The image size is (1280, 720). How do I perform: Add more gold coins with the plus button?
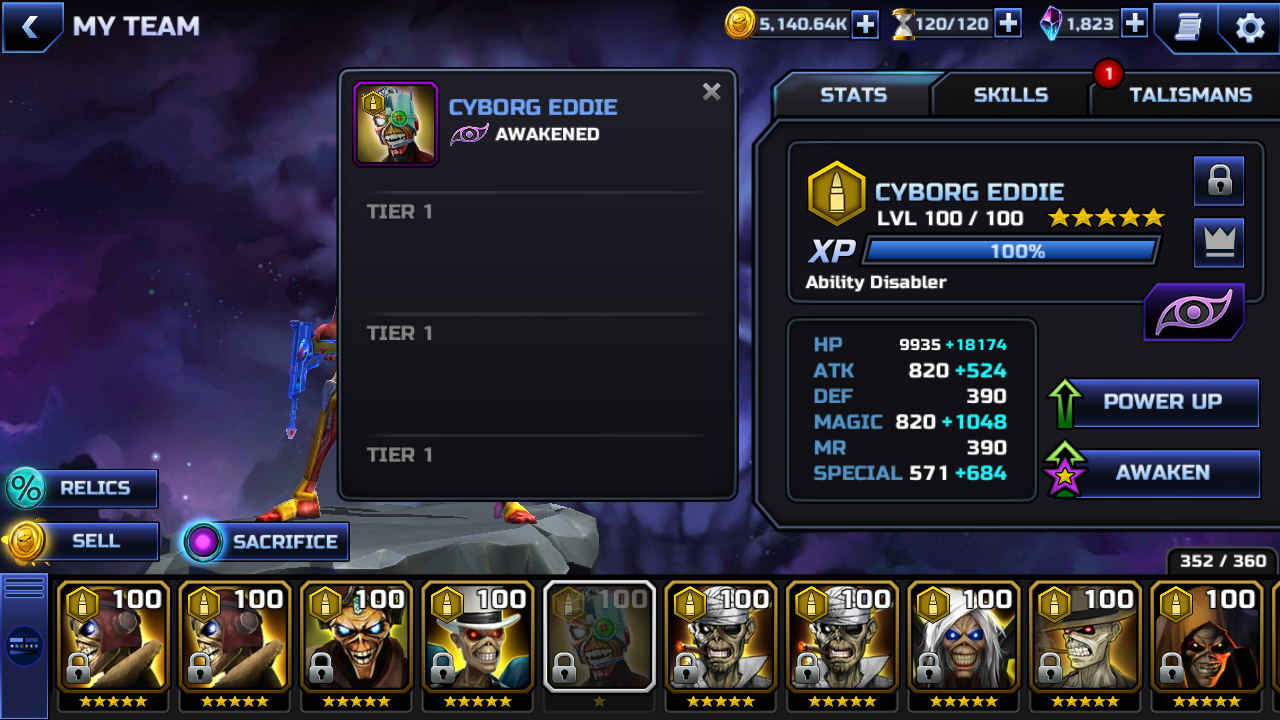click(x=865, y=24)
